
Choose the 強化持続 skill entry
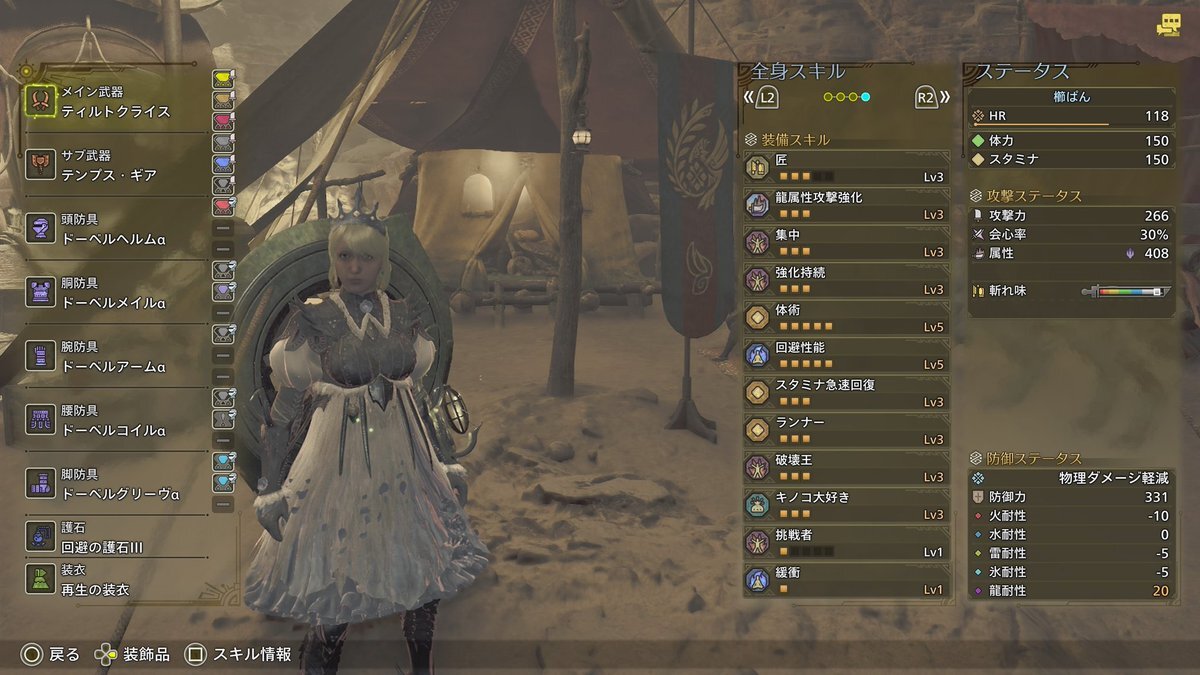click(x=846, y=280)
